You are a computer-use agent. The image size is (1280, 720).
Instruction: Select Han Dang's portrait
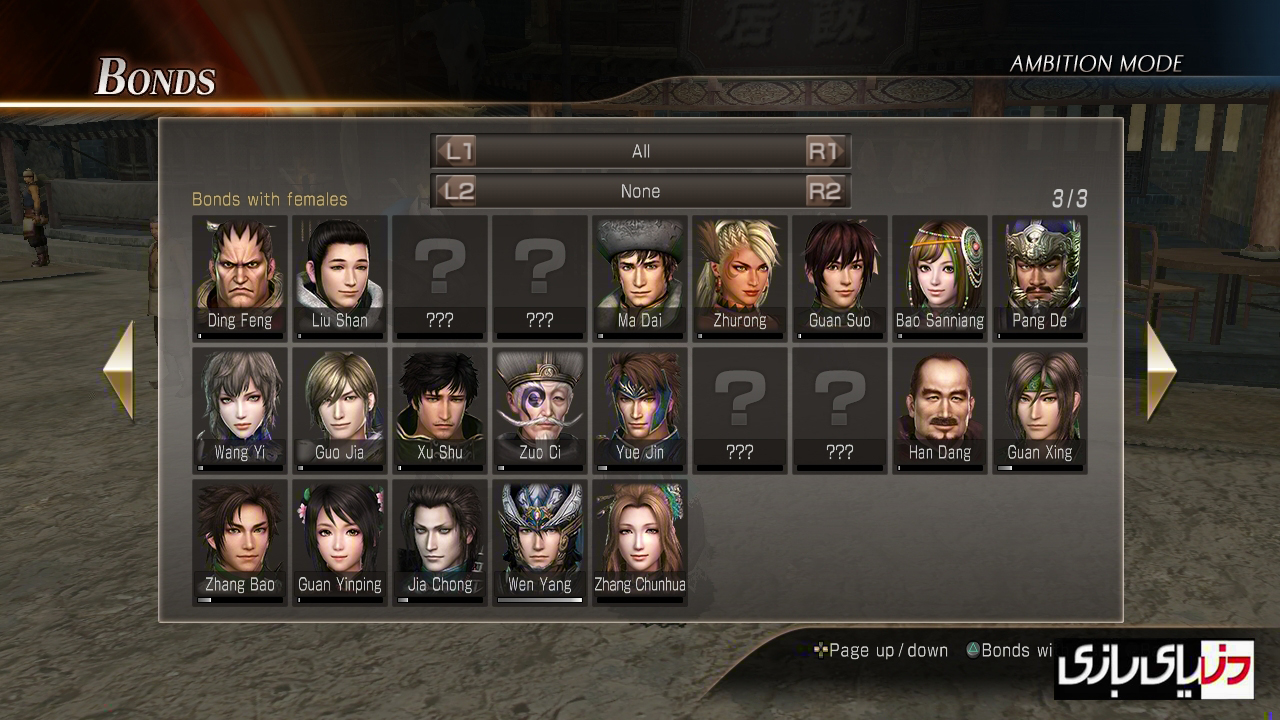[x=940, y=410]
